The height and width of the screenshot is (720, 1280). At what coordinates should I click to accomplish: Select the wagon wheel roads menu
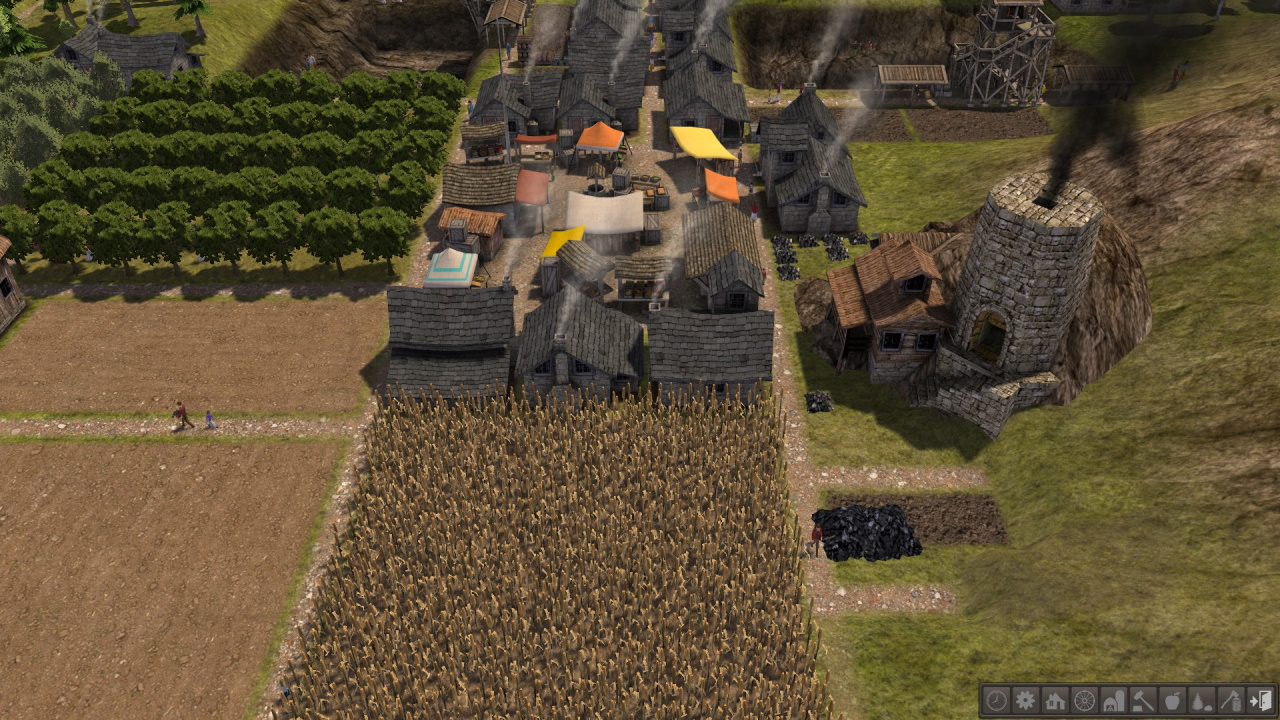tap(1086, 703)
